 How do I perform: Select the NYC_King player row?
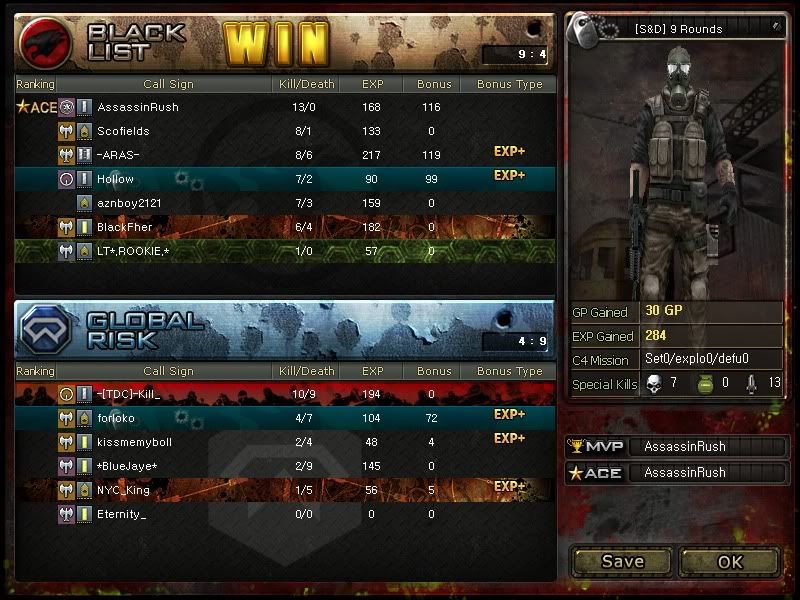[x=284, y=491]
